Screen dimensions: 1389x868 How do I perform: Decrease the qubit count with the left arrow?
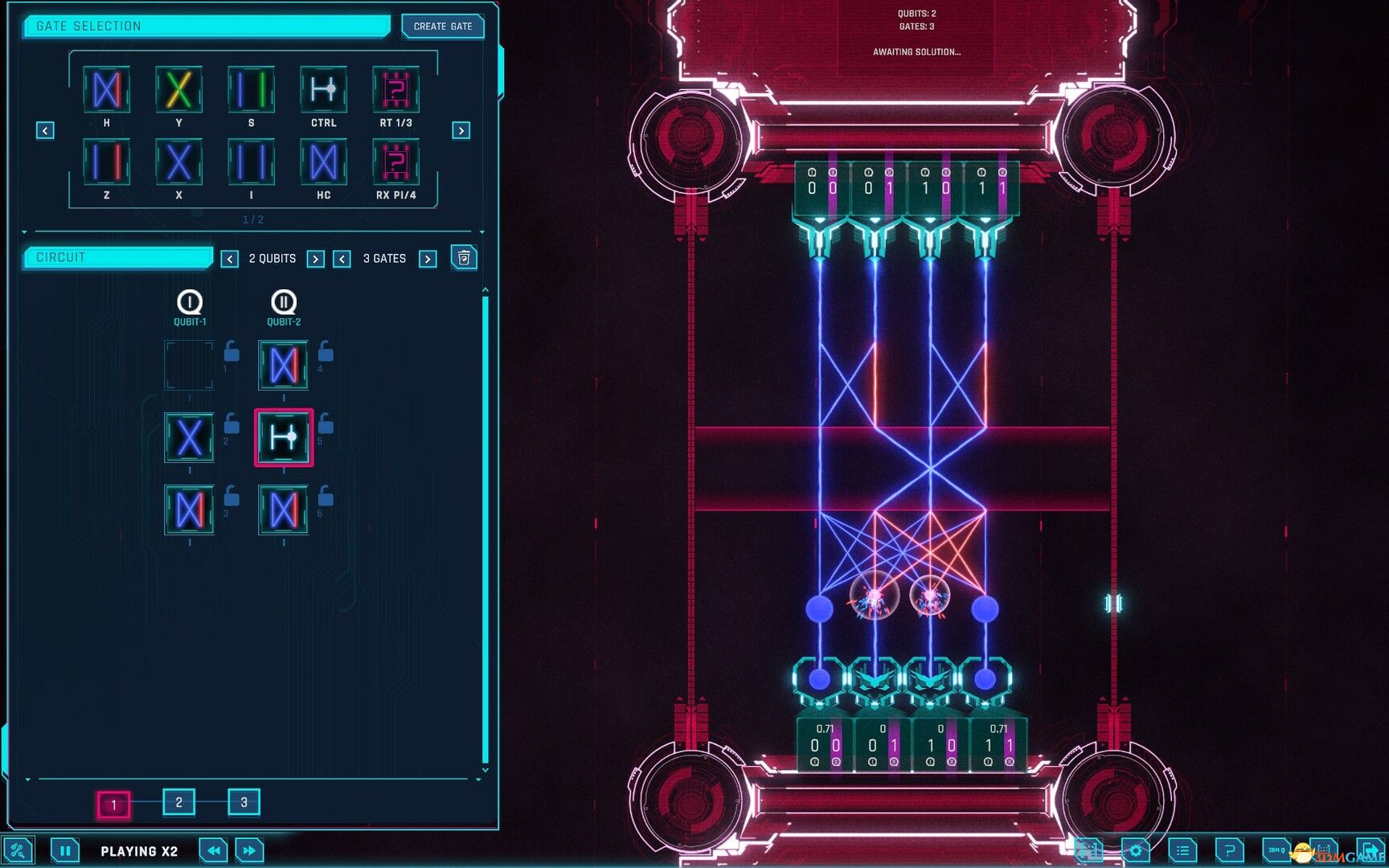click(231, 259)
